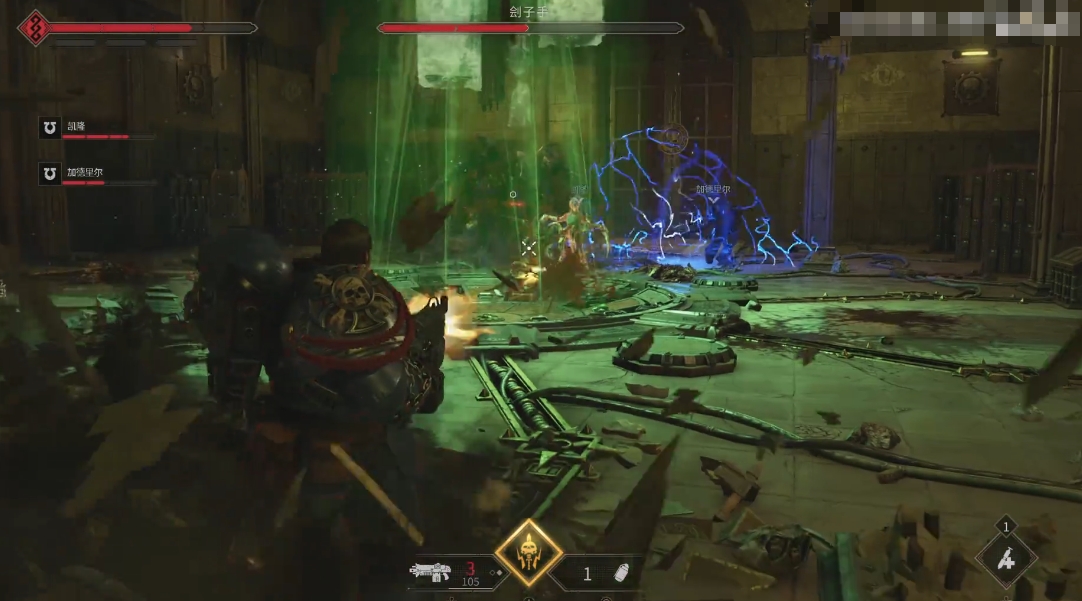Activate the golden skull ability icon
1082x601 pixels.
point(528,553)
